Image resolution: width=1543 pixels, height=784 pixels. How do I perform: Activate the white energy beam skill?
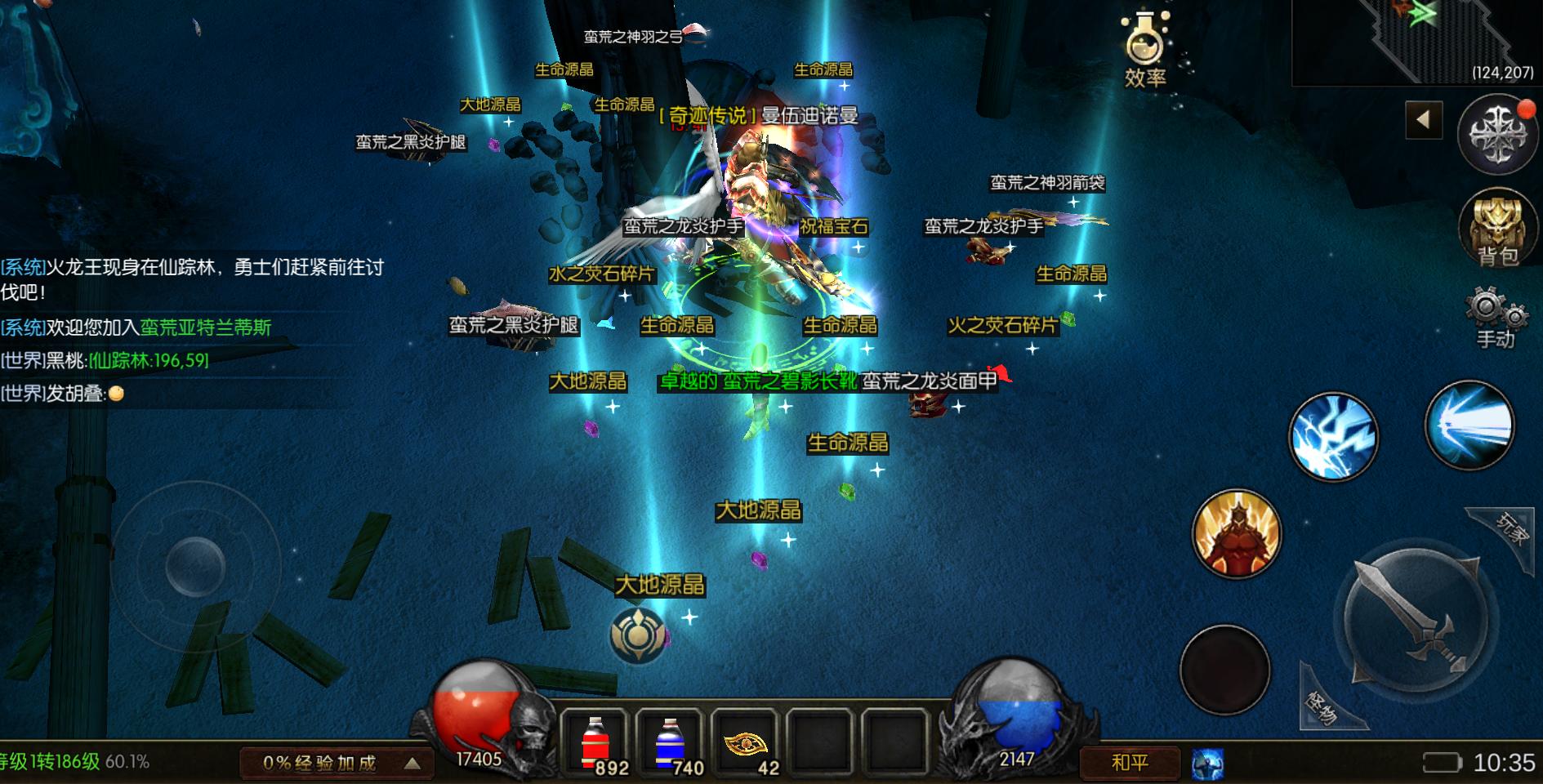pyautogui.click(x=1469, y=425)
